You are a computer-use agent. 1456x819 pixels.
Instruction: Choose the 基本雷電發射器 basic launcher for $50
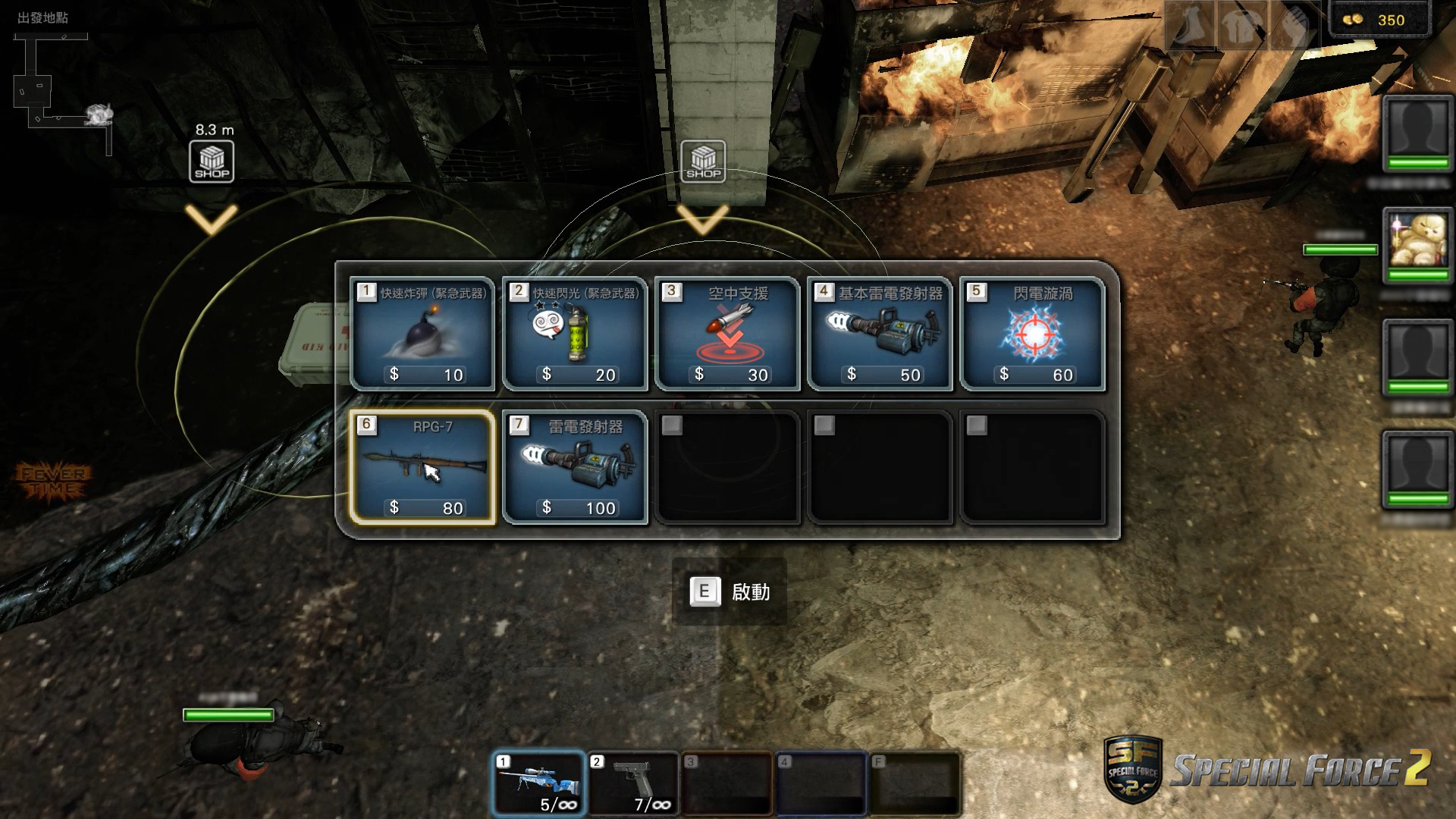point(880,334)
